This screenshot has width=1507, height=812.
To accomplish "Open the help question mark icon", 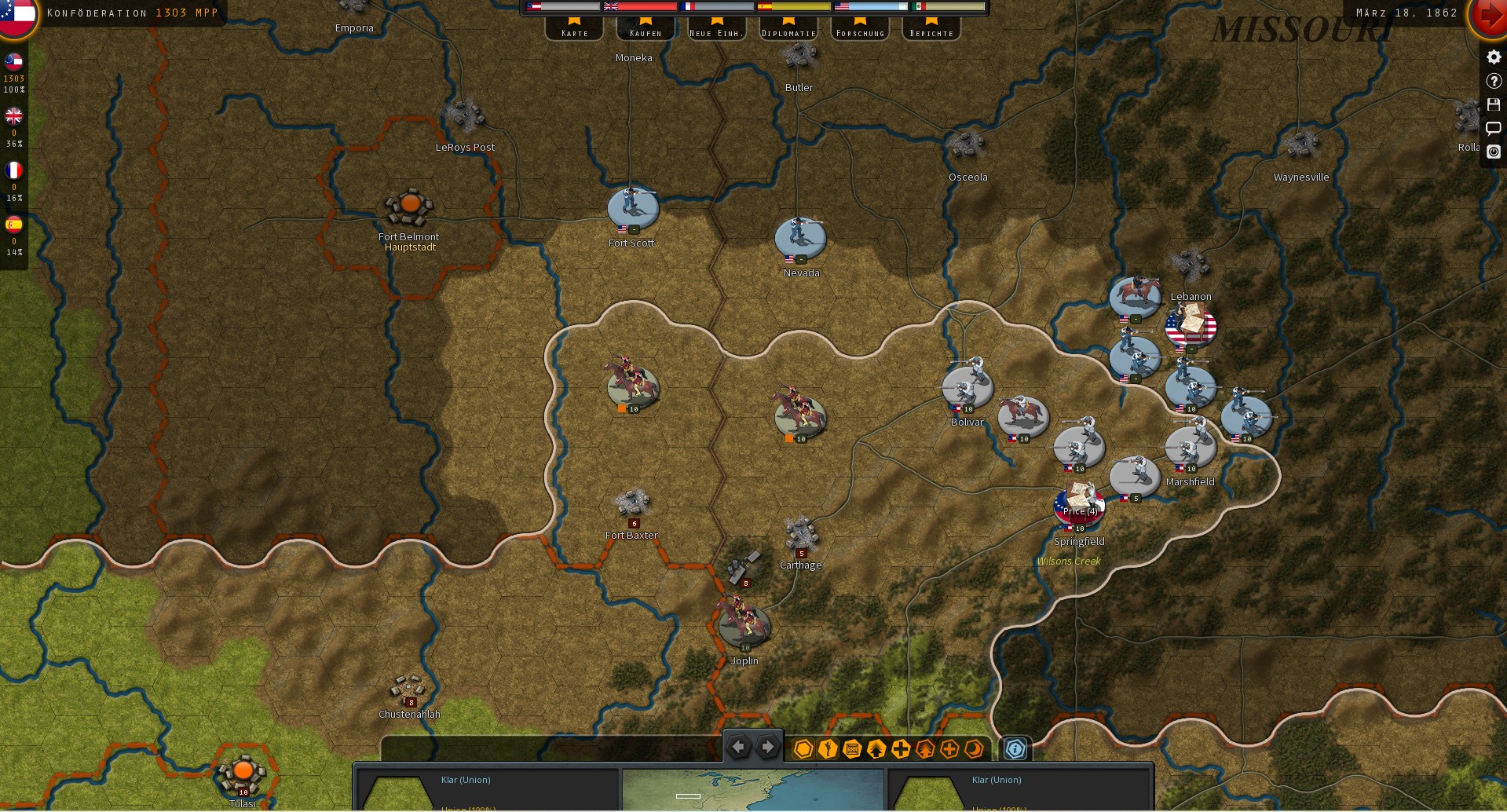I will point(1492,80).
